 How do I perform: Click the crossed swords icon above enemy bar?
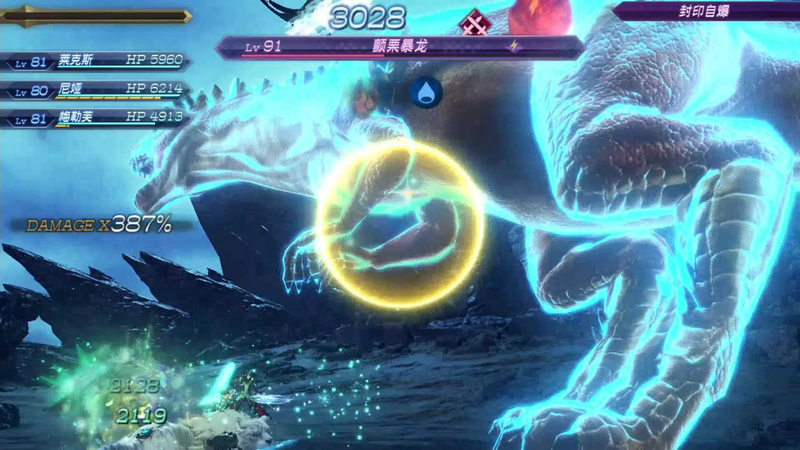473,21
